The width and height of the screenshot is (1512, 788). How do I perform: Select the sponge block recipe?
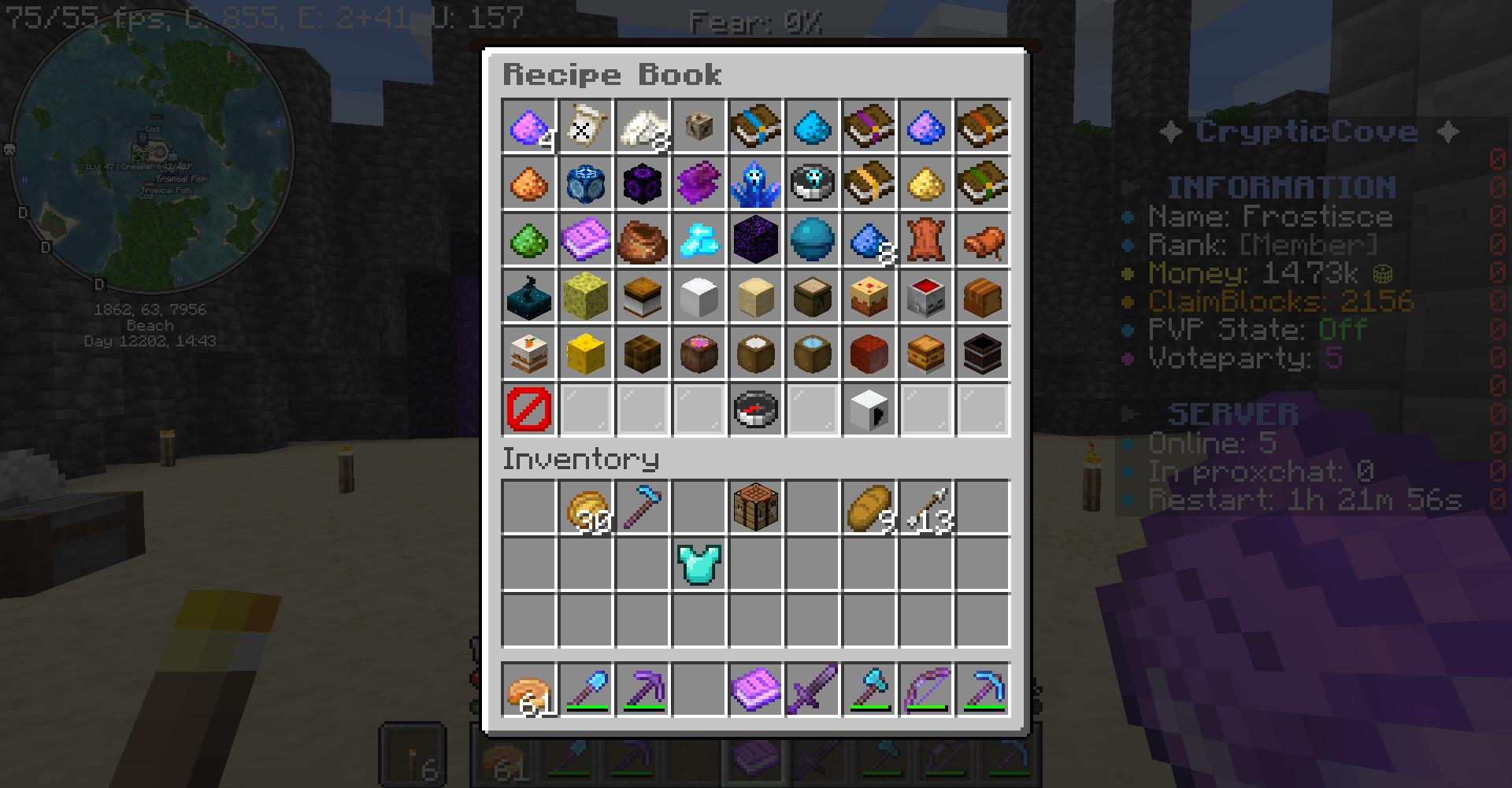click(585, 296)
